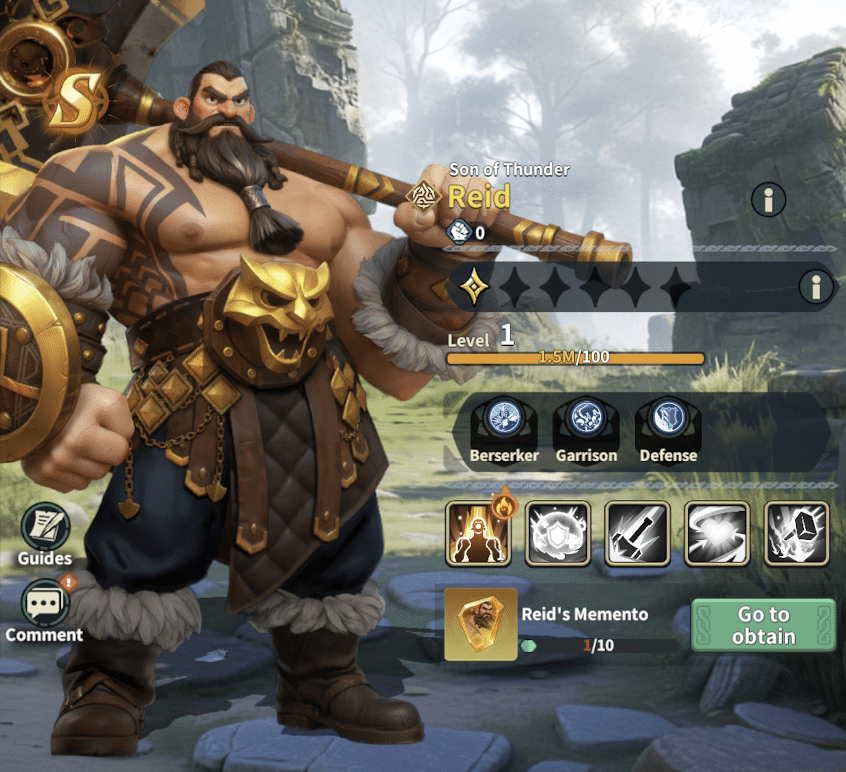Open the info button on the star row
The width and height of the screenshot is (846, 772).
[x=816, y=288]
